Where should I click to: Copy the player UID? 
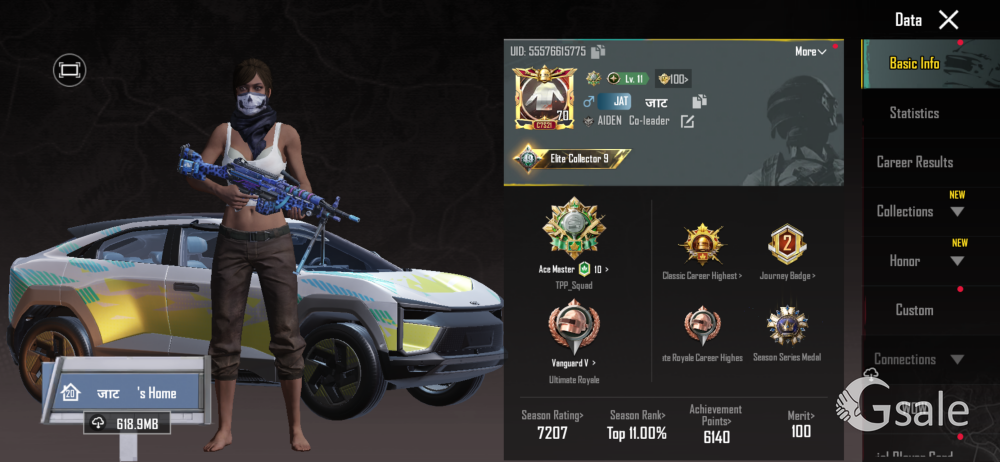point(598,52)
